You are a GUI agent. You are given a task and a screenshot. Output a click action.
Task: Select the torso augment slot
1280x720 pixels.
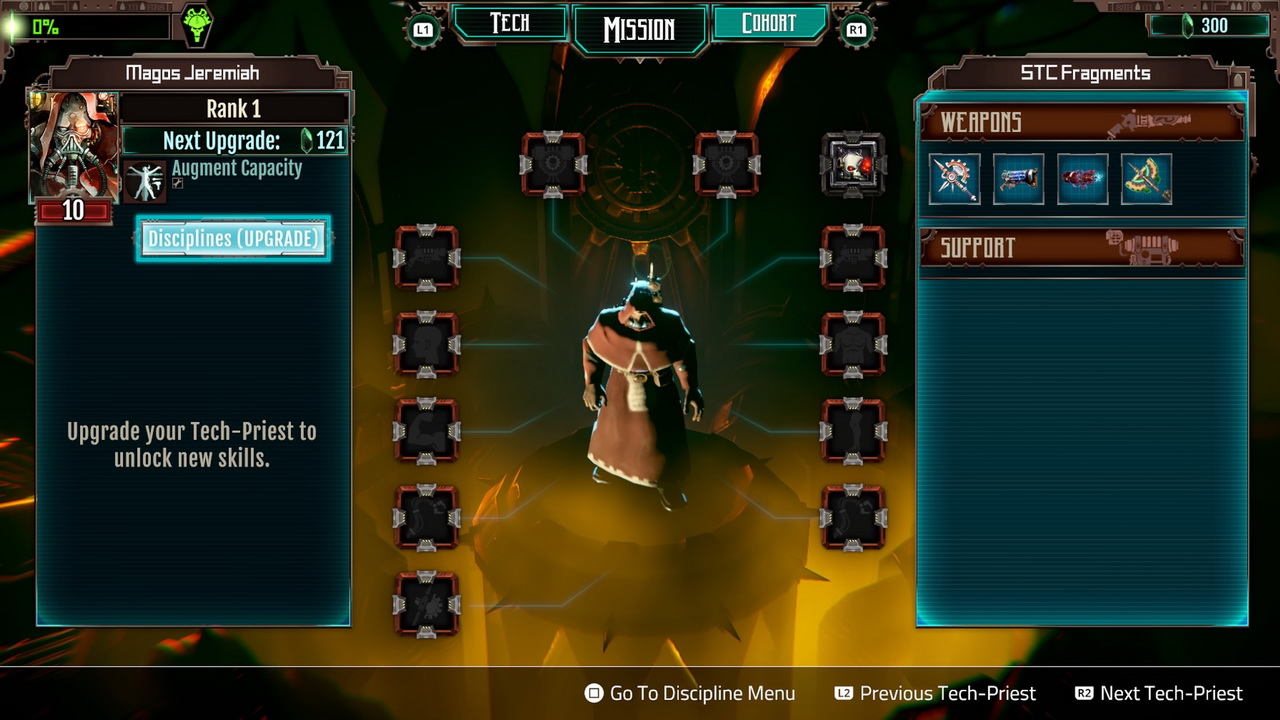853,344
